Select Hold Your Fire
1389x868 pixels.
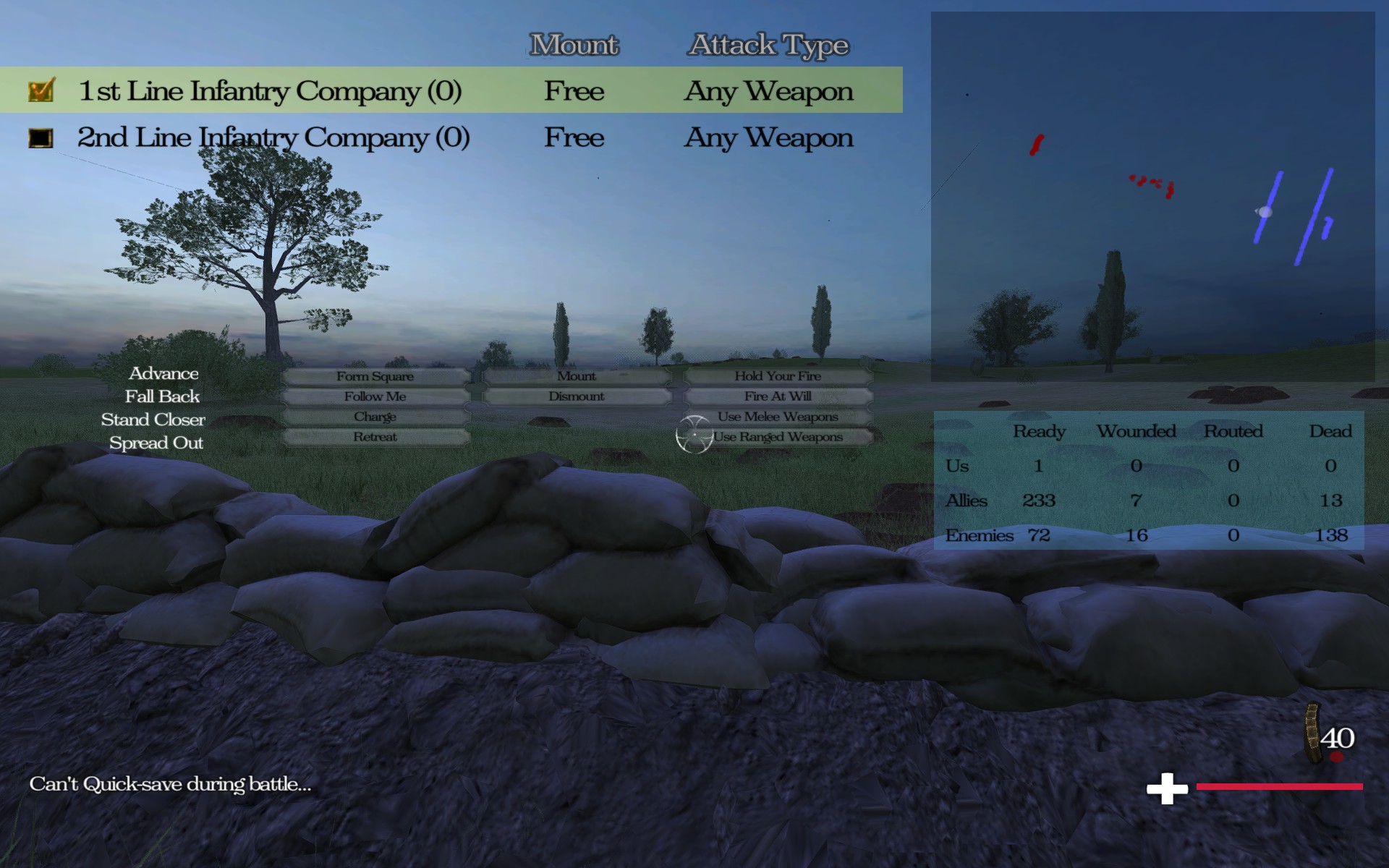(778, 376)
